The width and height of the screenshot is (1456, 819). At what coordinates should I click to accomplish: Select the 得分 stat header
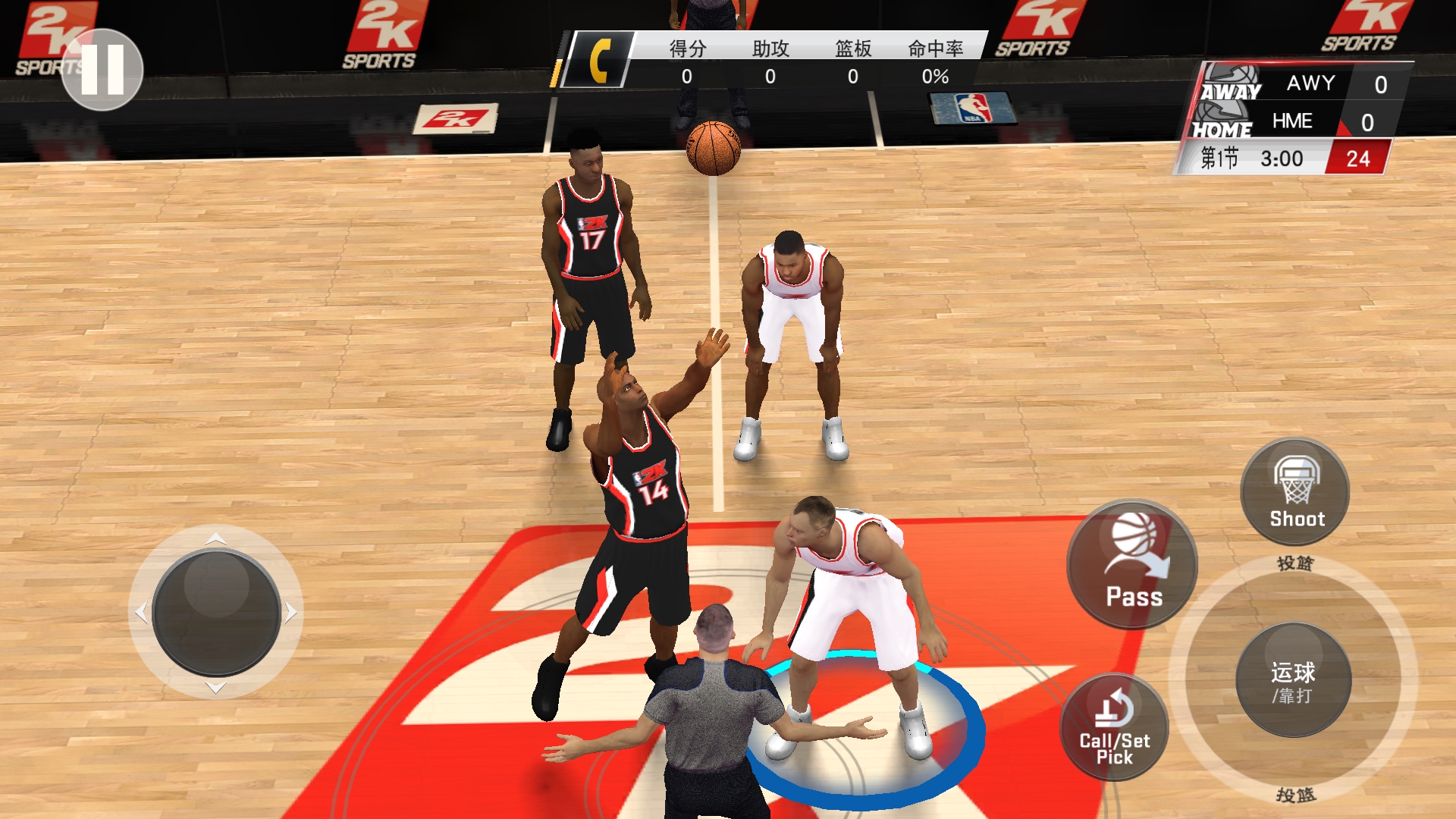(689, 49)
